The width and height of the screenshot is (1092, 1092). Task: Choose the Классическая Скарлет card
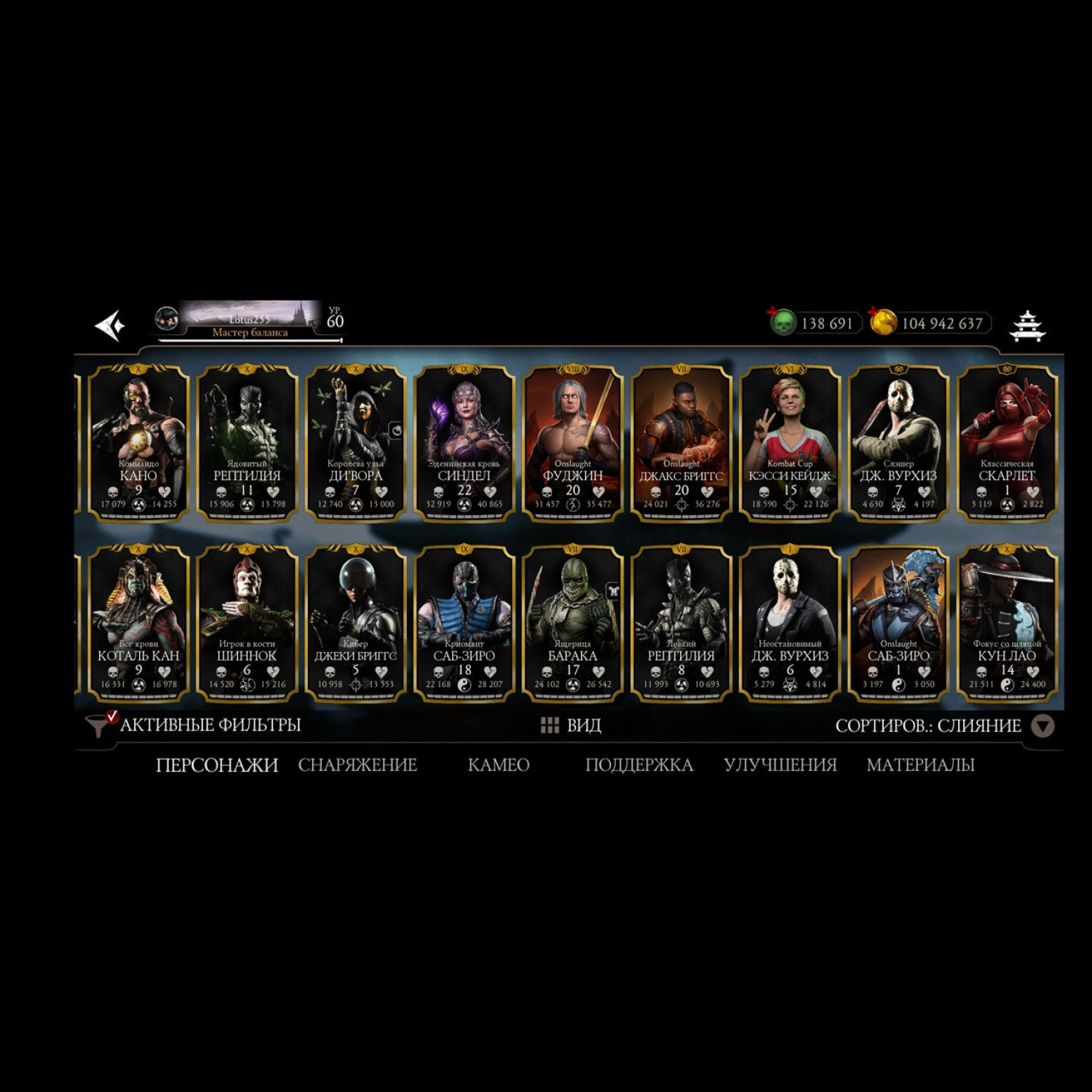click(x=1007, y=443)
